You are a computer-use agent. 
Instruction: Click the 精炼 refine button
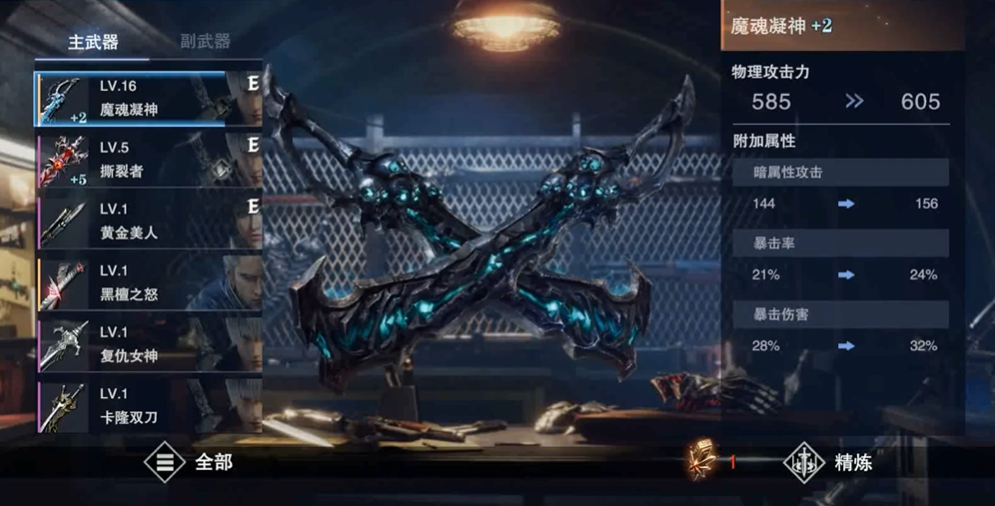[830, 463]
